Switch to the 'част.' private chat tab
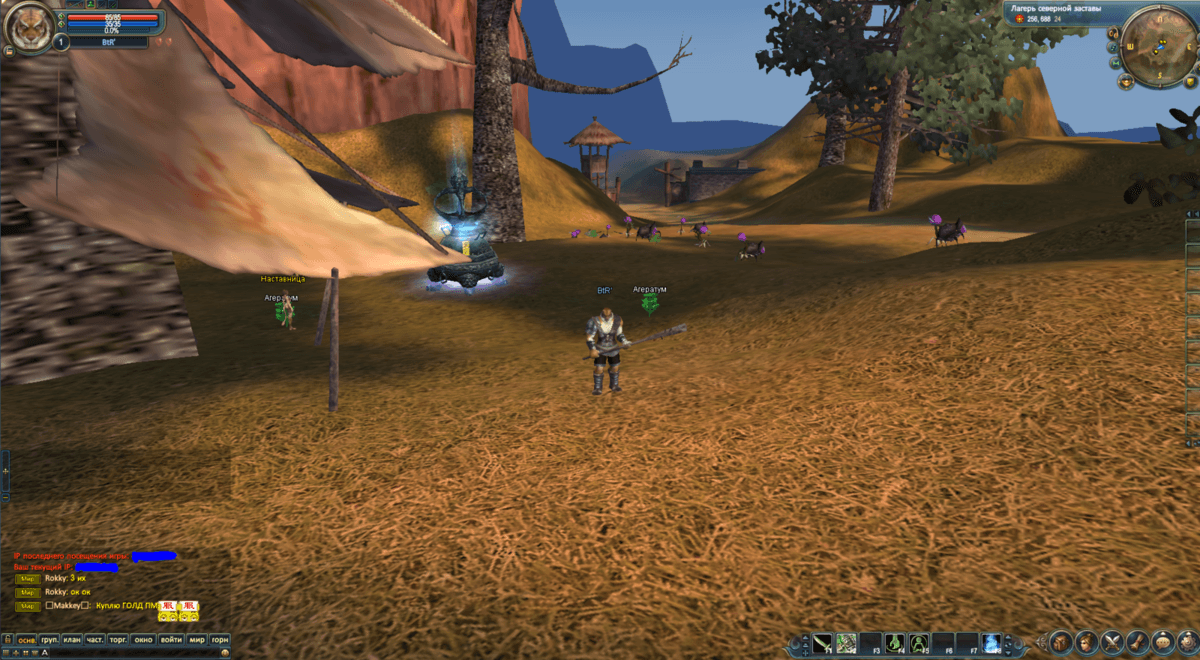The width and height of the screenshot is (1200, 660). click(96, 639)
